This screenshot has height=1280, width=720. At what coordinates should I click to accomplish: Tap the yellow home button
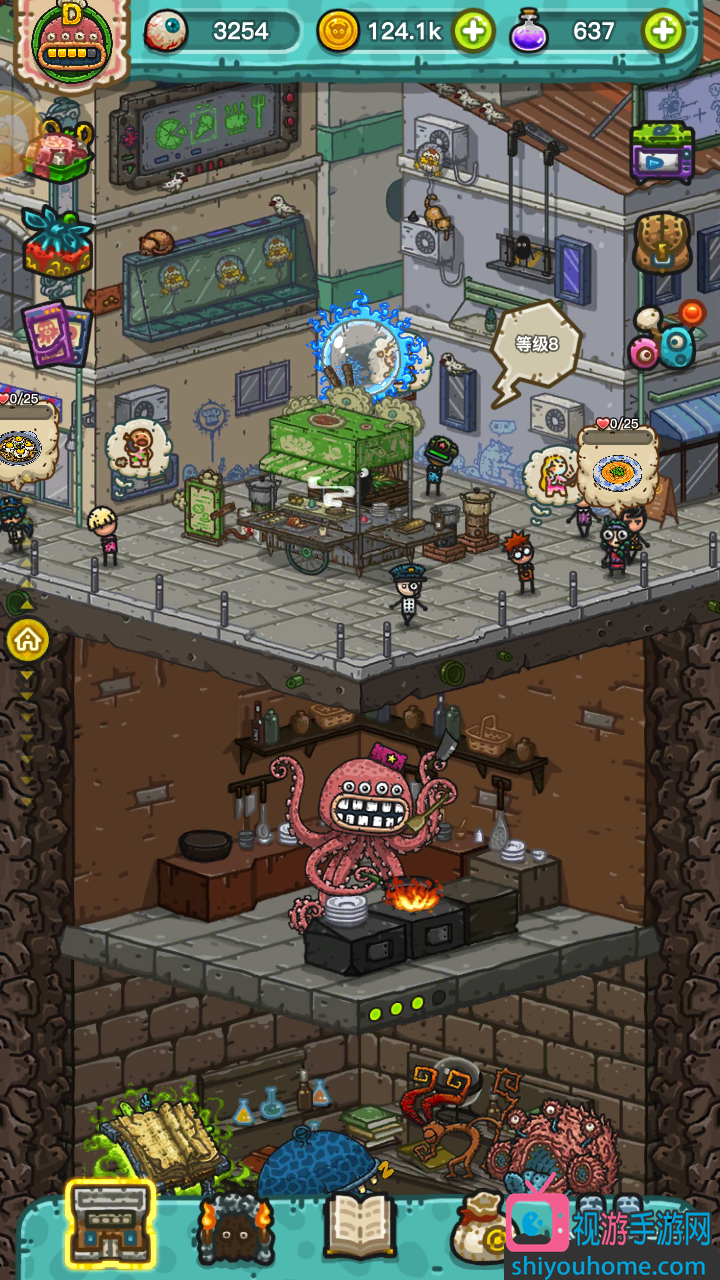tap(28, 640)
